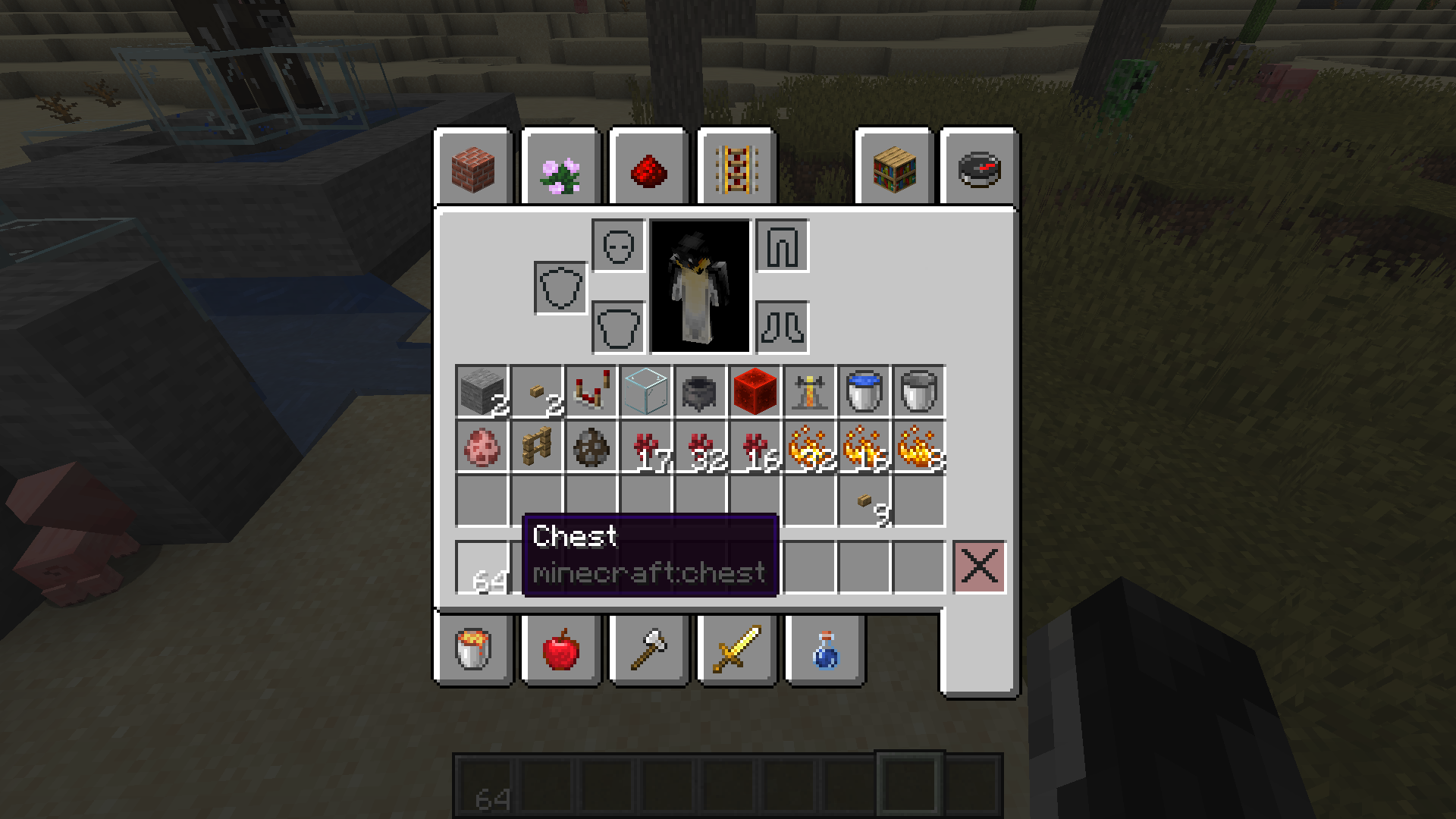Viewport: 1456px width, 819px height.
Task: Choose the potion Brewing tab
Action: [825, 650]
